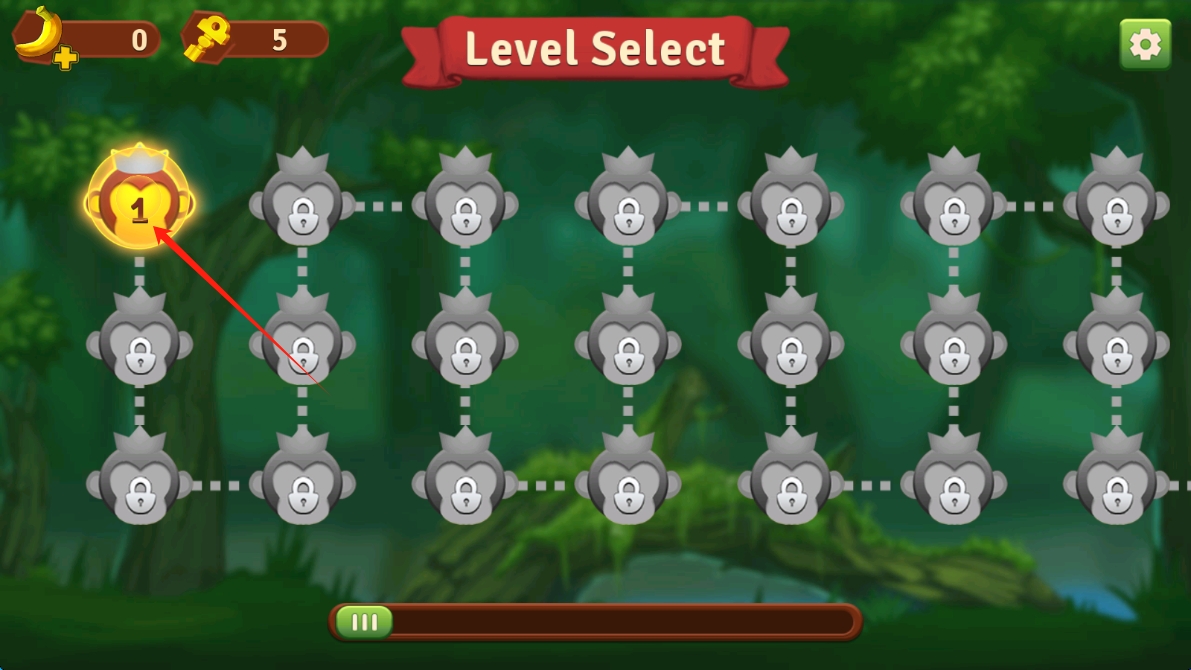Click the green scrollbar handle

click(364, 622)
